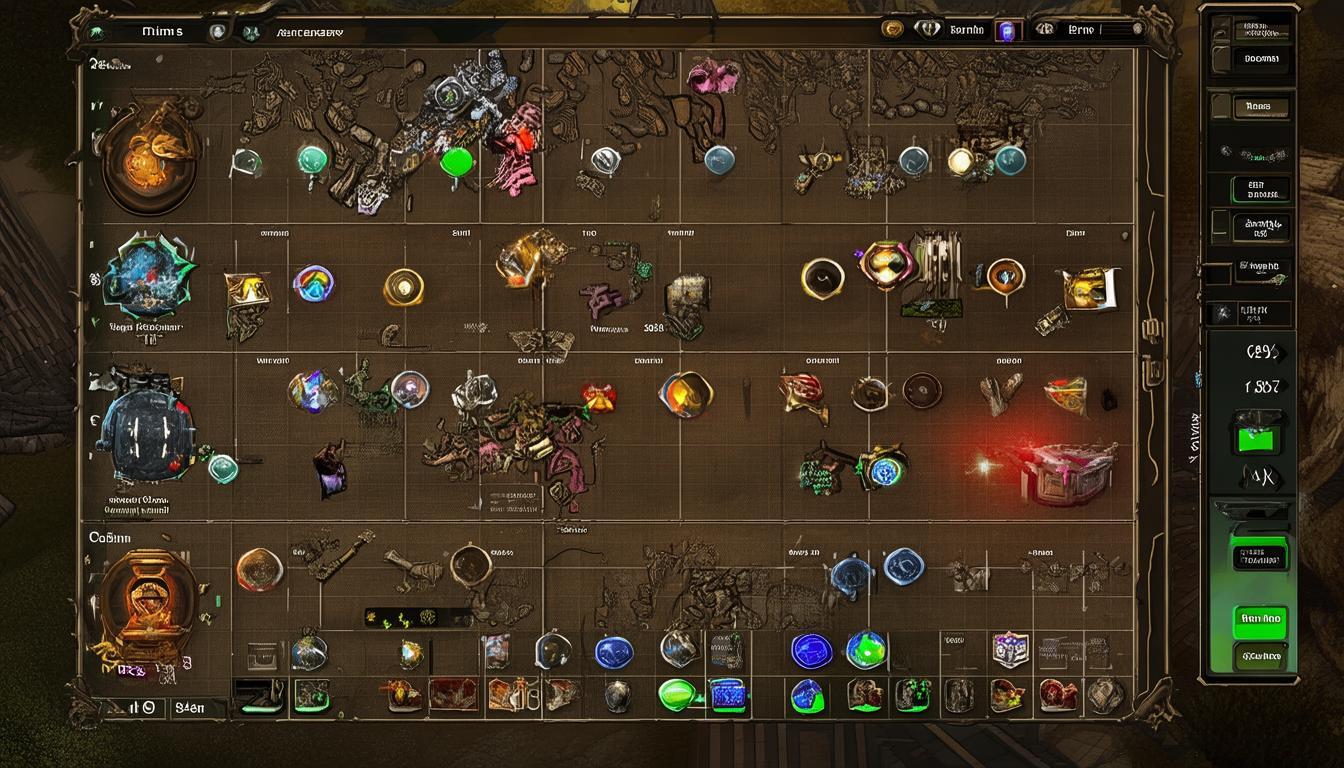Select the bright green orb node
This screenshot has width=1344, height=768.
(458, 162)
